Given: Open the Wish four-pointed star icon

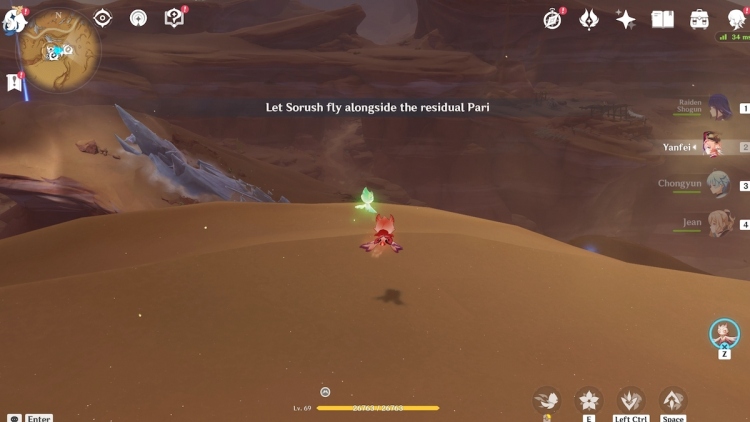Looking at the screenshot, I should (626, 19).
